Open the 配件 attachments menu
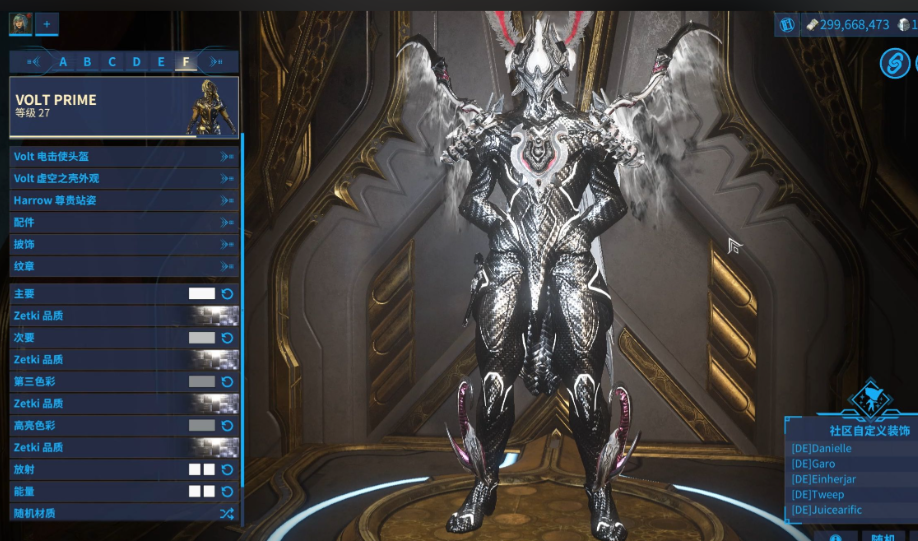Screen dimensions: 918x541 pyautogui.click(x=124, y=222)
